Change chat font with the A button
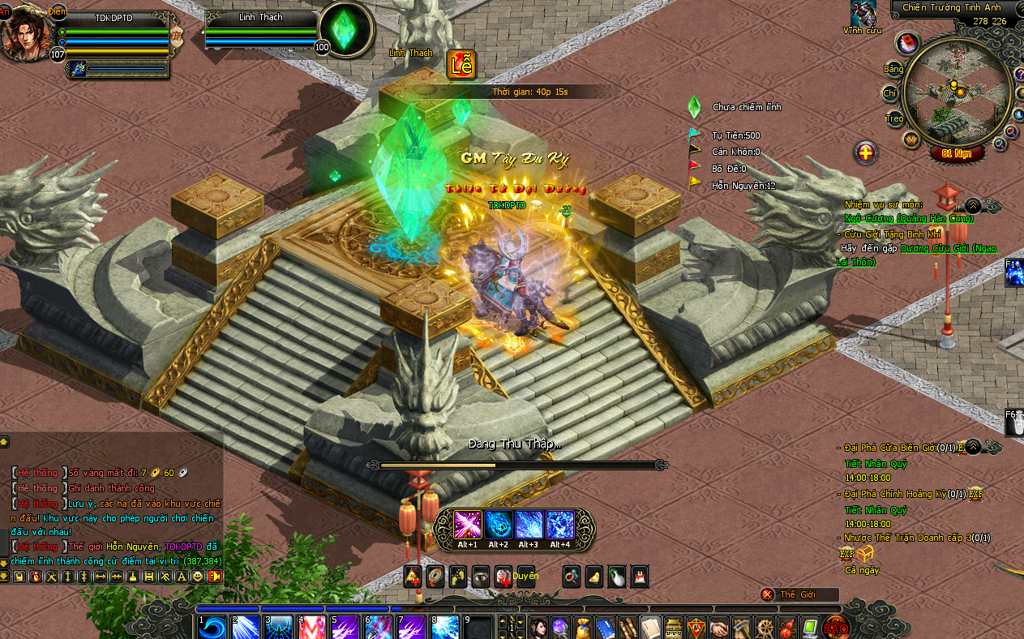 (x=182, y=577)
